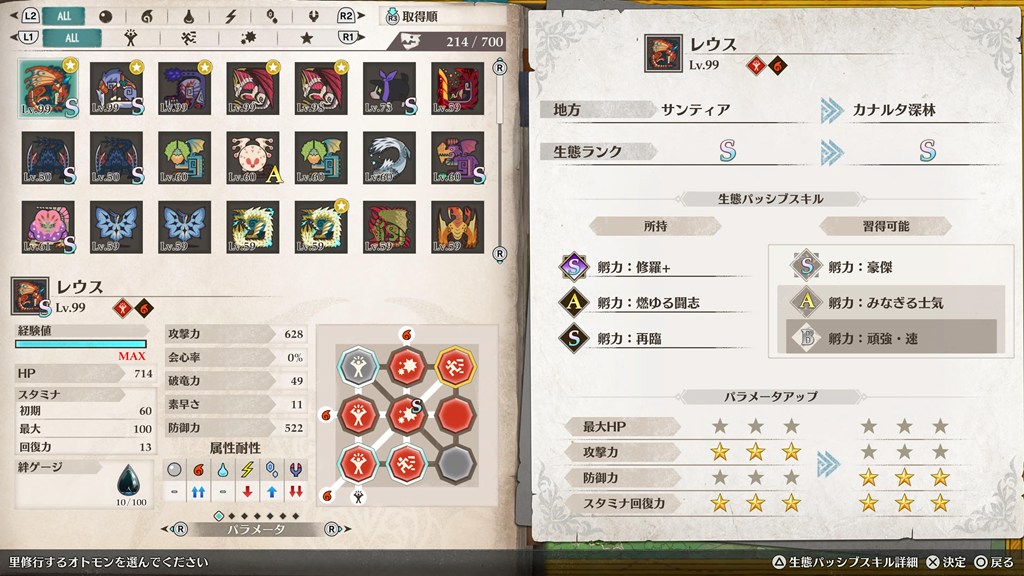The image size is (1024, 576).
Task: Filter by dragon element
Action: [x=313, y=16]
